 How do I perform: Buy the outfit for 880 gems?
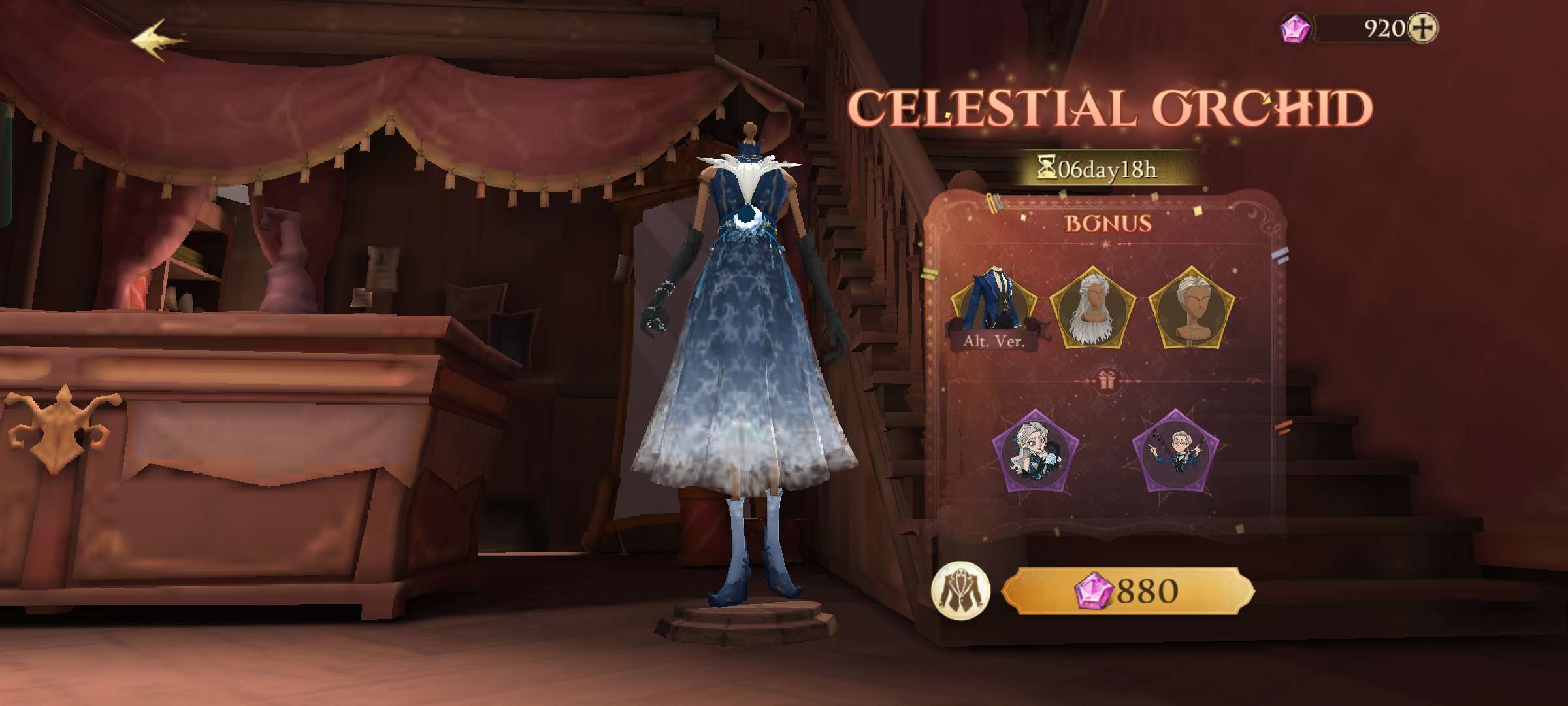1128,592
